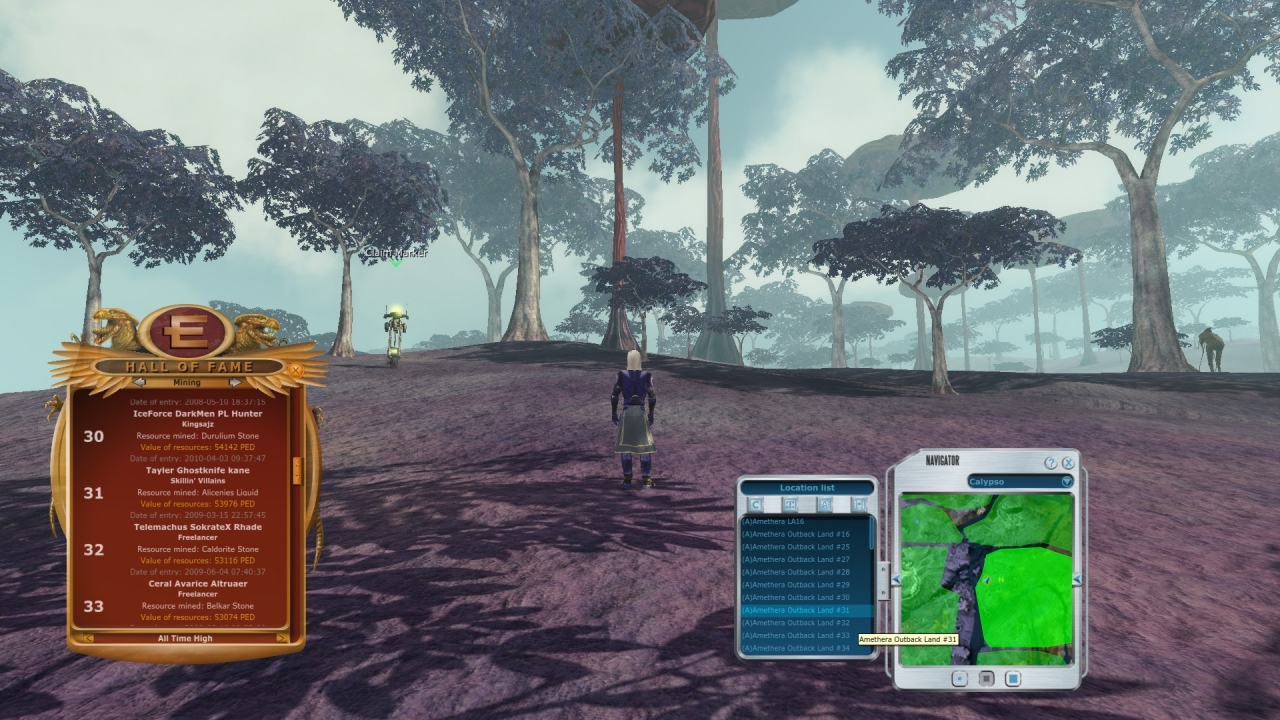Screen dimensions: 1280x720
Task: Go to the previous period before All Time High
Action: (x=89, y=638)
